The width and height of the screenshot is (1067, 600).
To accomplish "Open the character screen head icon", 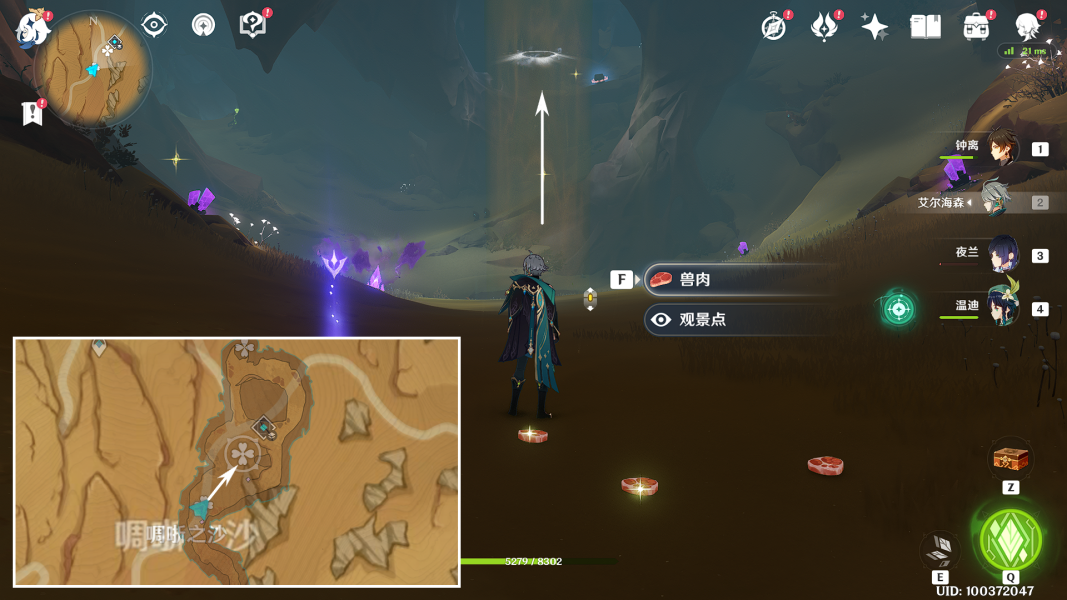I will 1027,27.
